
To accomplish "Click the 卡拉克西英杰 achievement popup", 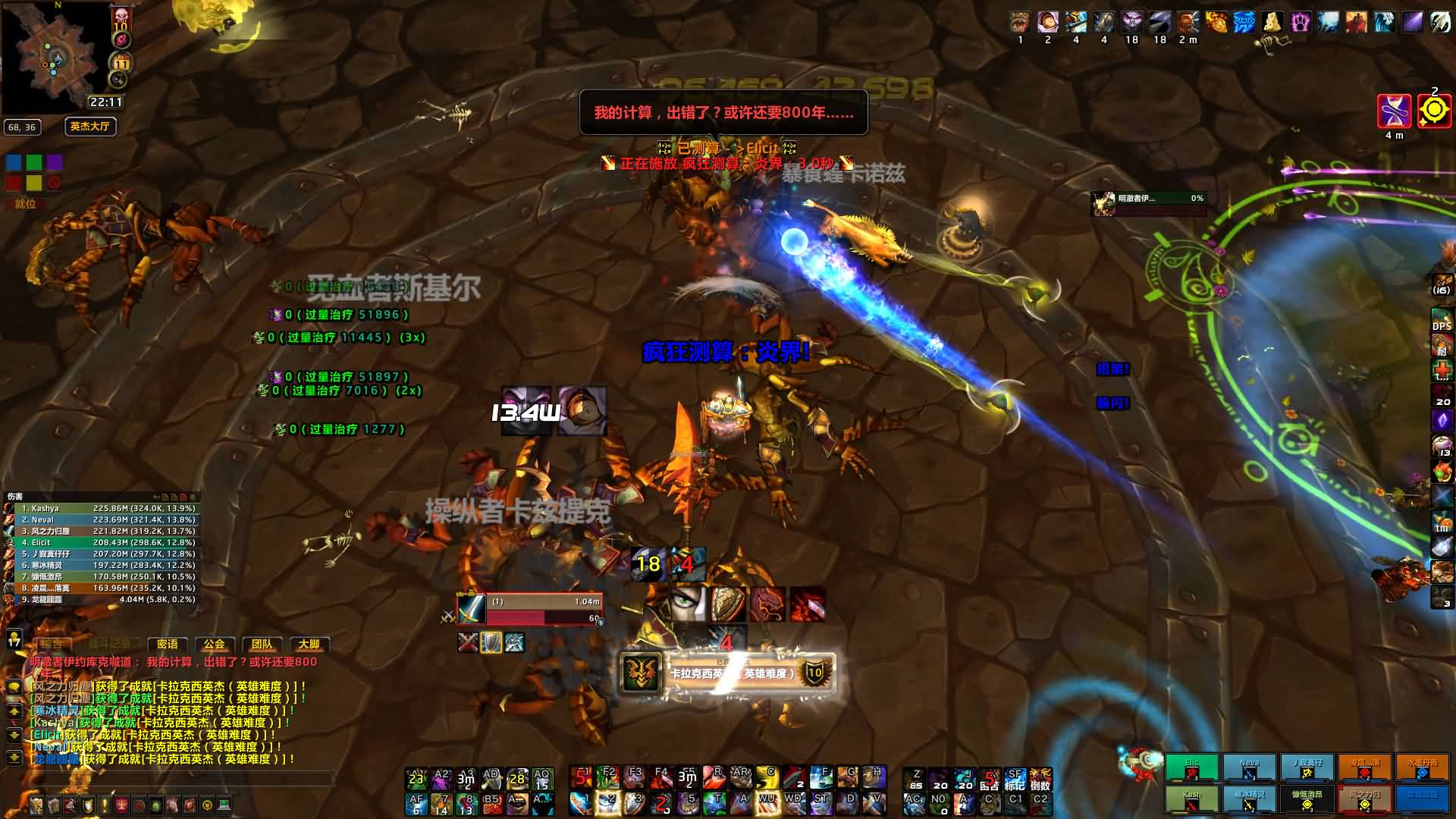I will tap(728, 673).
